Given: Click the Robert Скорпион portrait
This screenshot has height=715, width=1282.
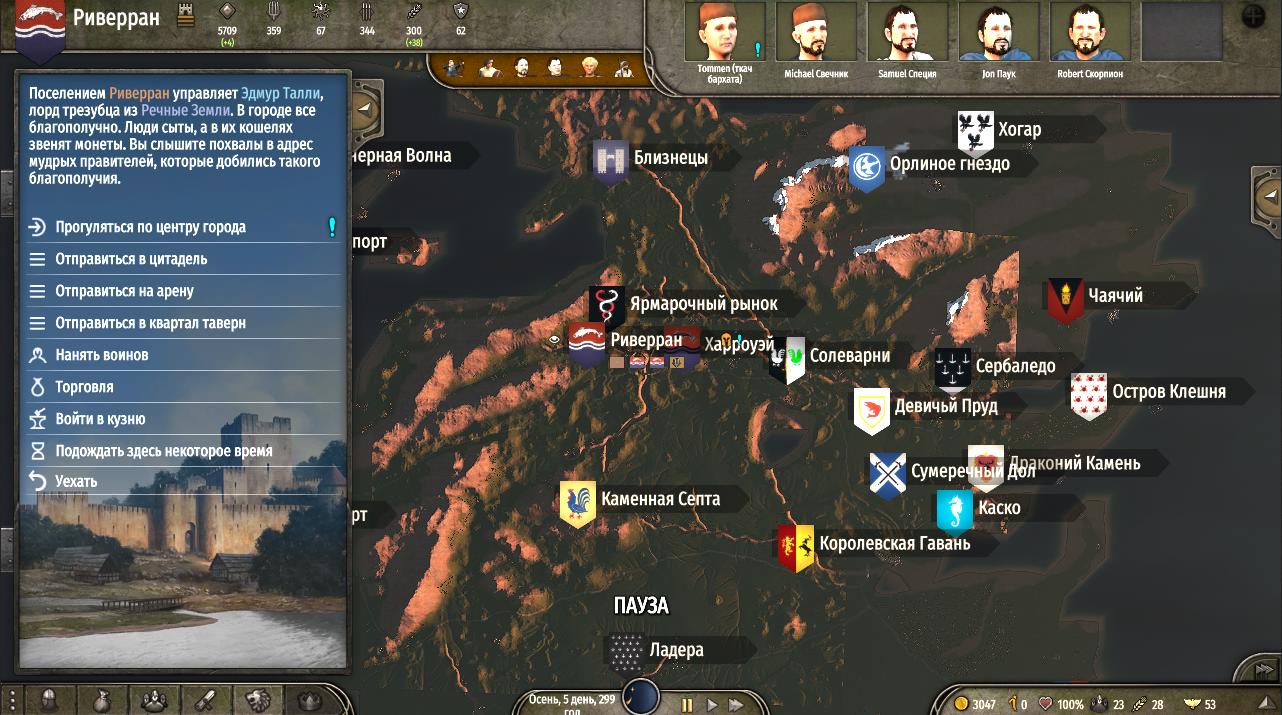Looking at the screenshot, I should pos(1089,33).
